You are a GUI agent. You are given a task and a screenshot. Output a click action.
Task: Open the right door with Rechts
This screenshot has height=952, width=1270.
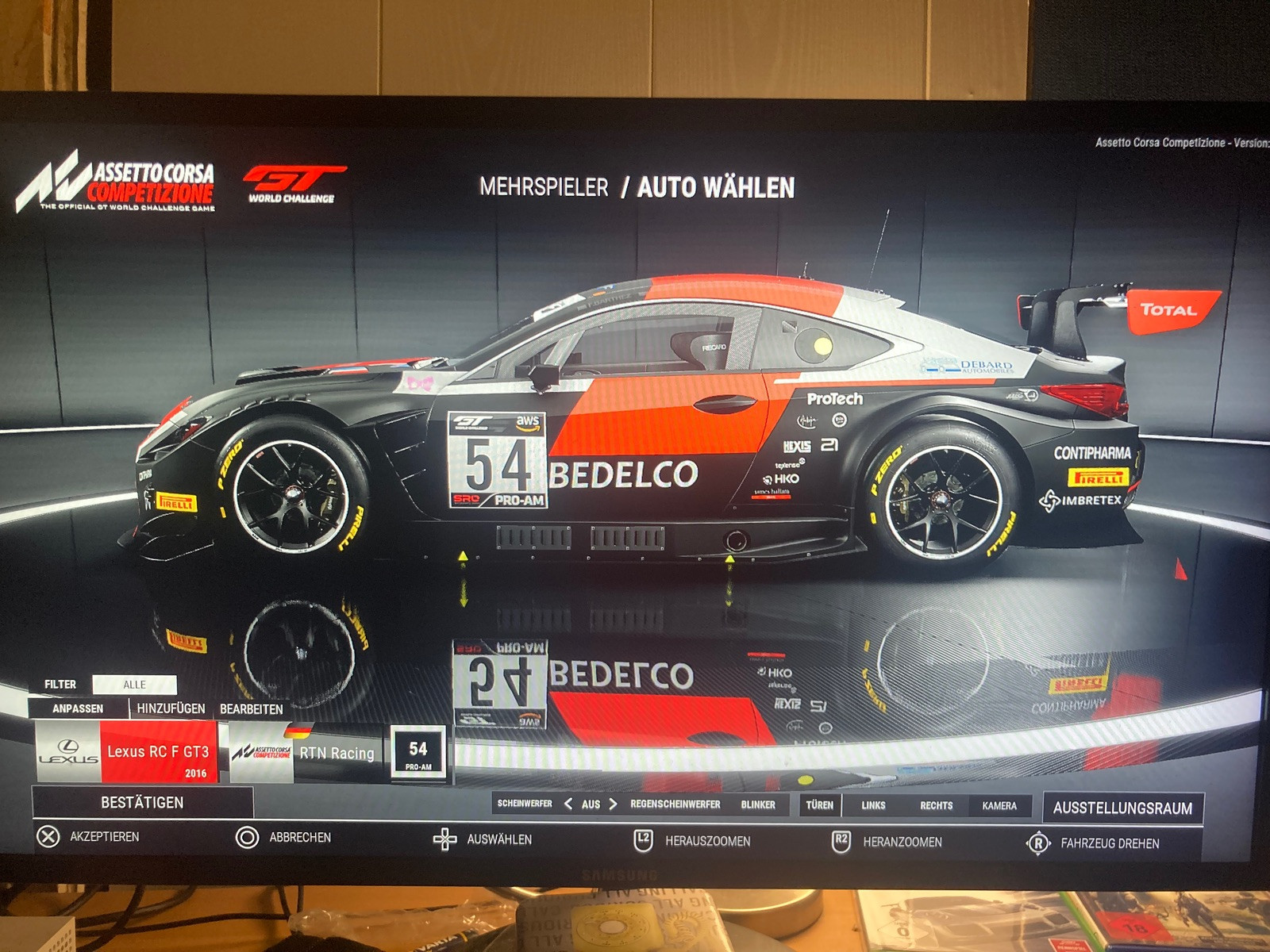936,805
